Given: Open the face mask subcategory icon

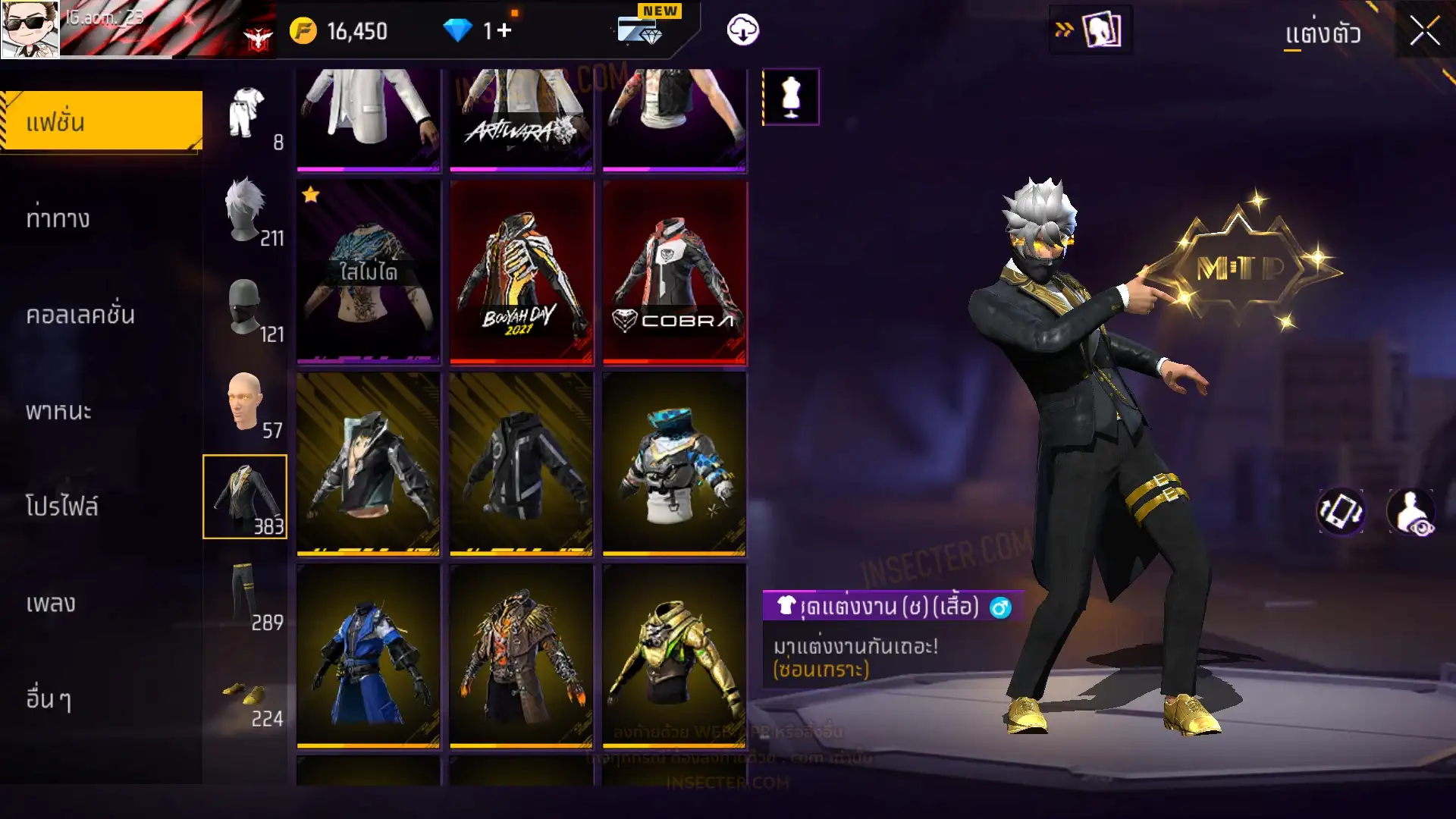Looking at the screenshot, I should tap(246, 308).
